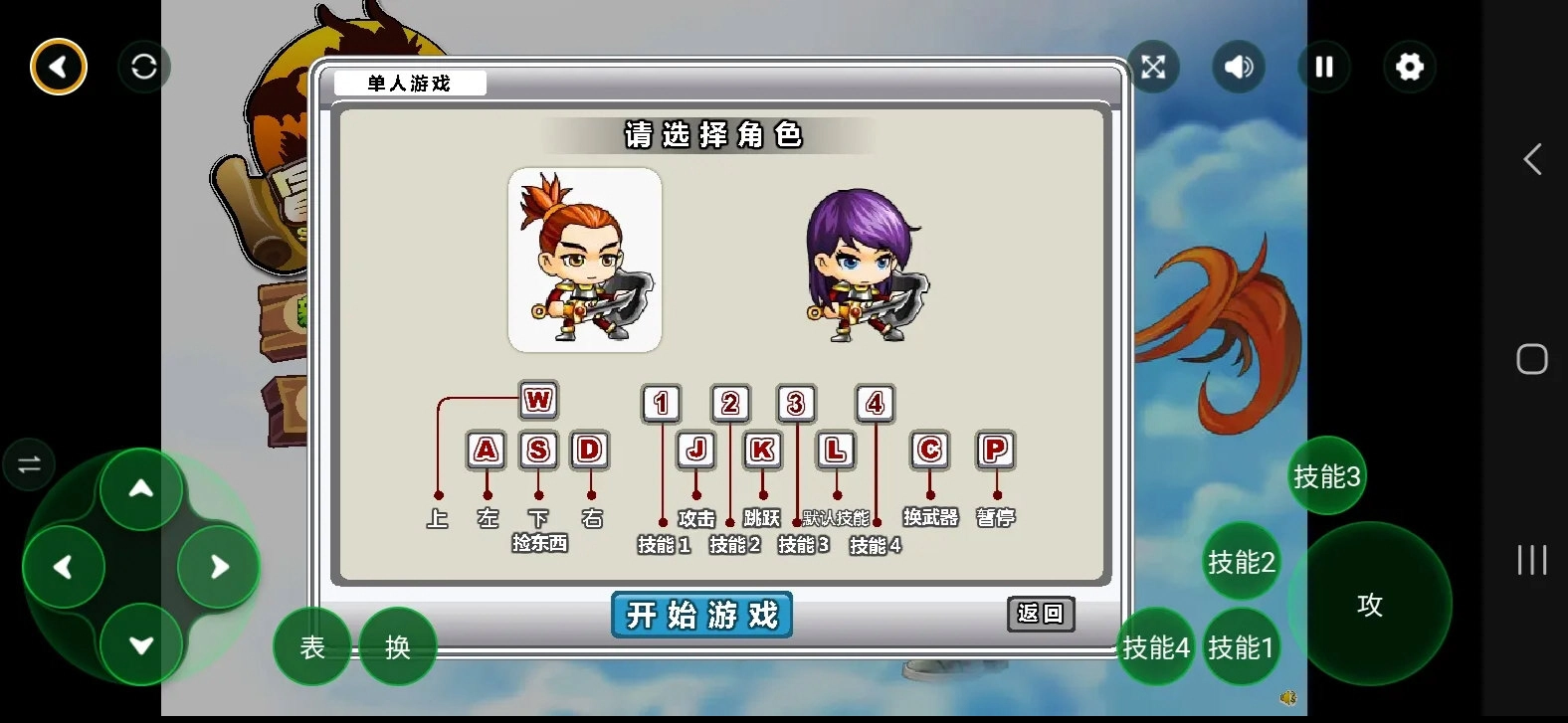Tap the right edge back chevron

point(1532,159)
